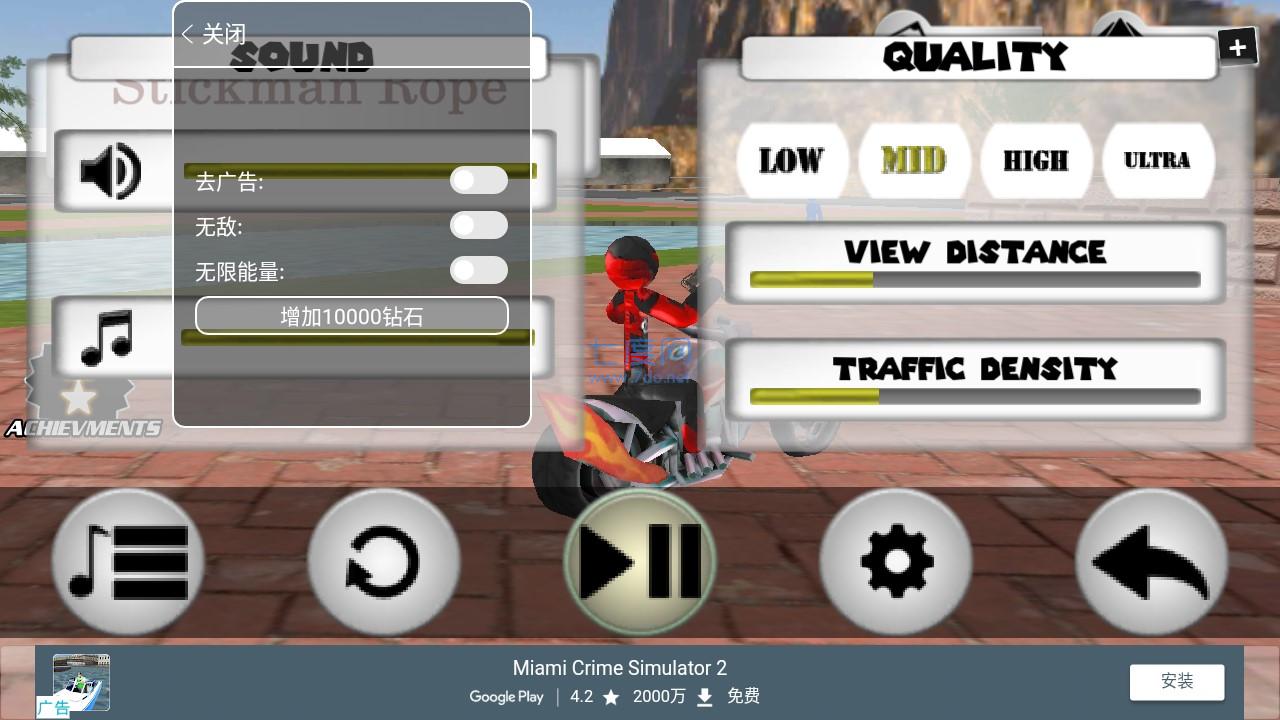Tap 增加10000钻石 to add diamonds
Screen dimensions: 1280x720
click(x=351, y=316)
